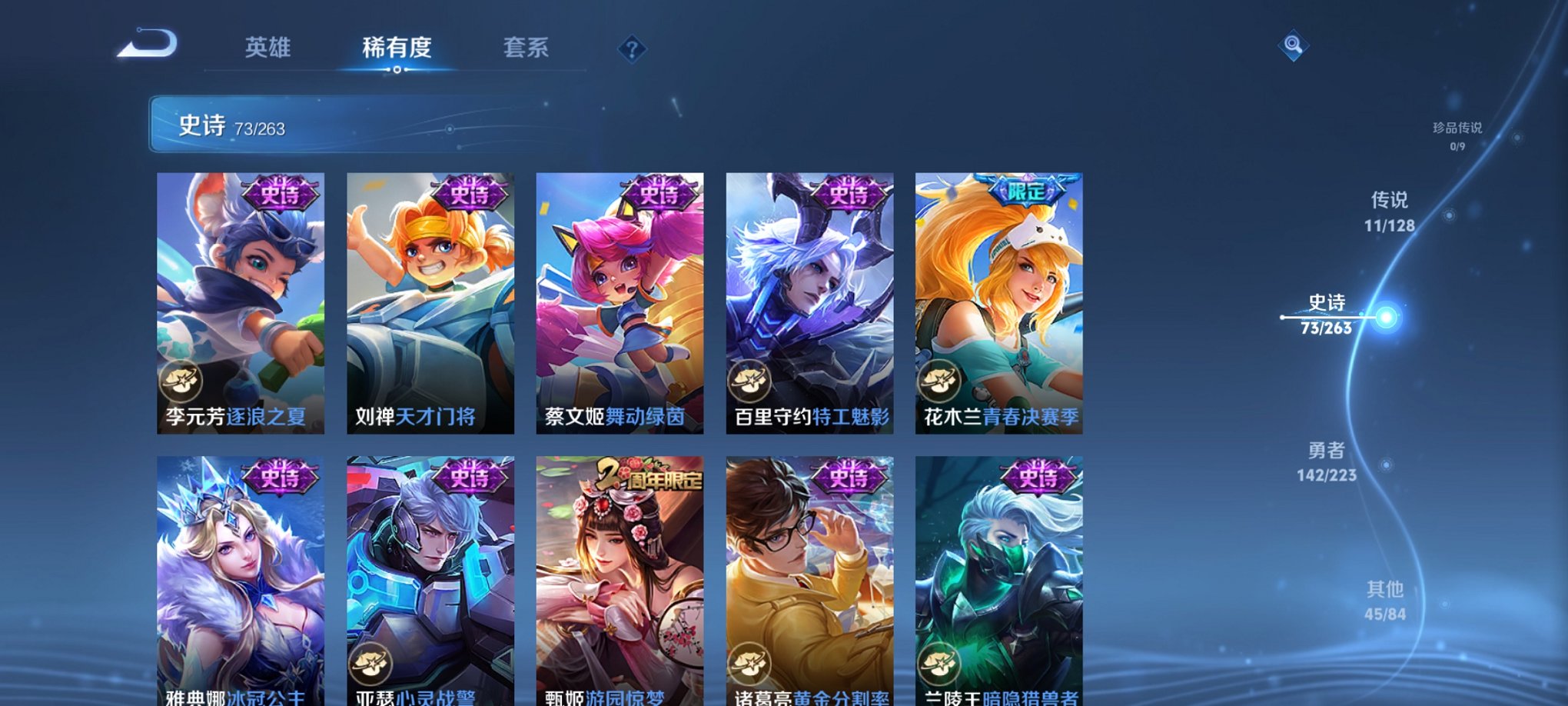Click the 史诗 badge on 刘禅 card
This screenshot has height=706, width=1568.
[468, 195]
